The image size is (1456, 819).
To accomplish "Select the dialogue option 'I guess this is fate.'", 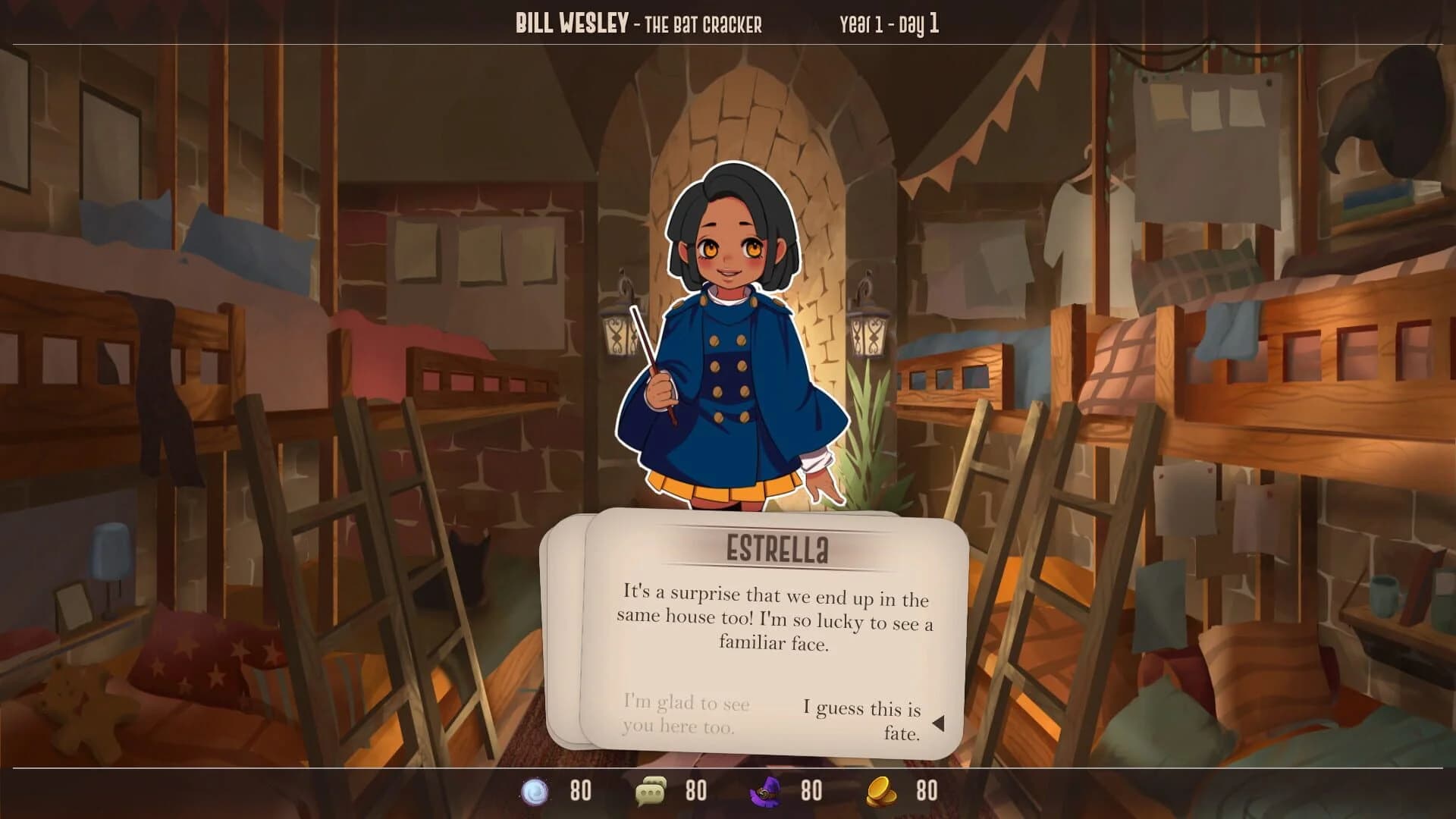I will 863,719.
